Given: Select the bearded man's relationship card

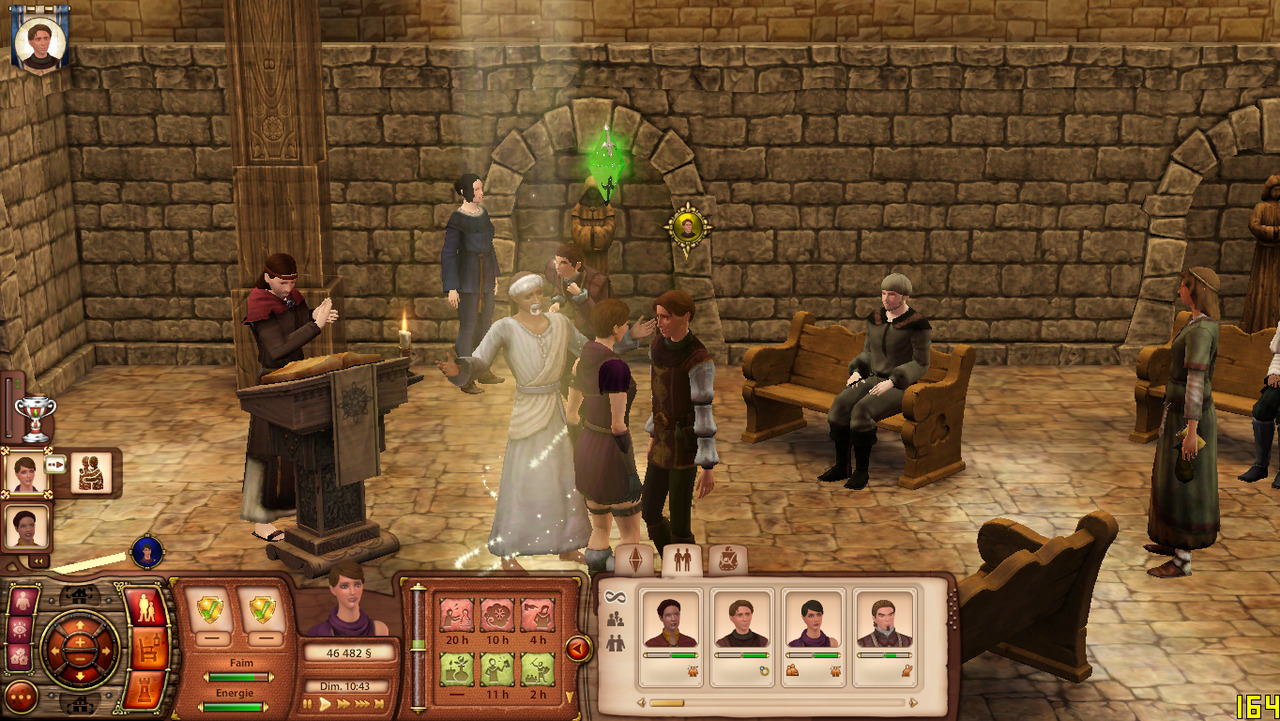Looking at the screenshot, I should point(885,630).
